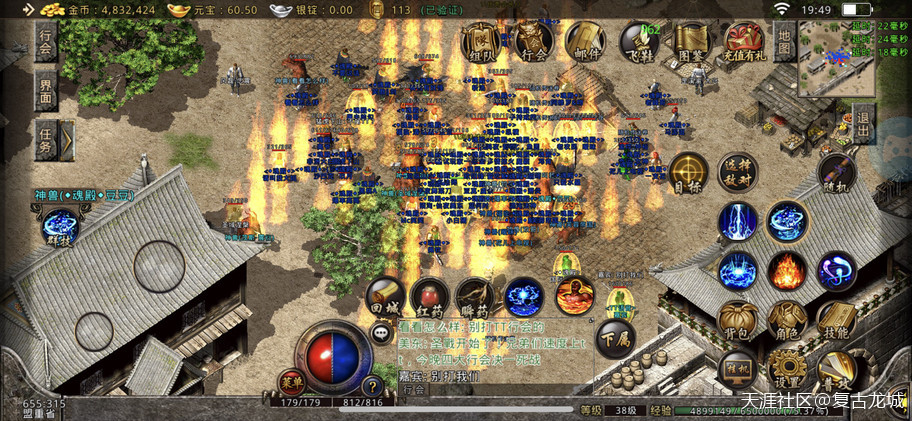Open the 角色 character sheet

click(x=787, y=320)
